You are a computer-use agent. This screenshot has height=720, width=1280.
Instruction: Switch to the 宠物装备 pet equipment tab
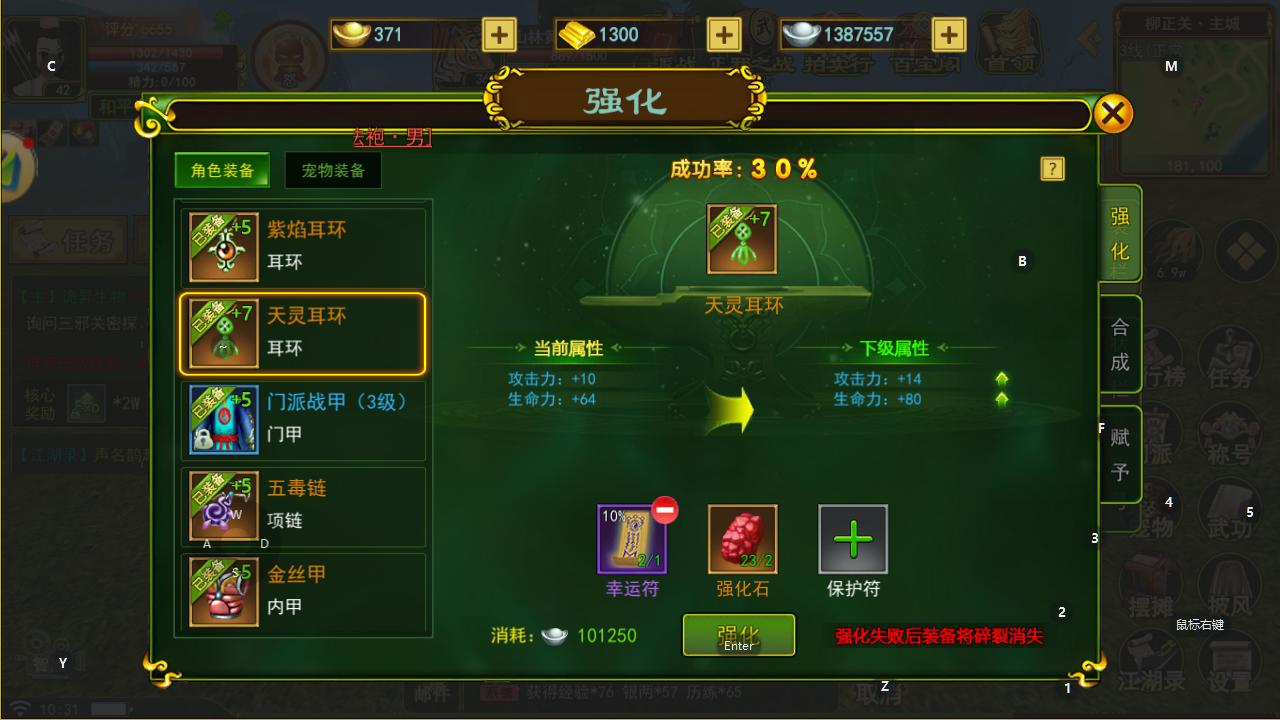[332, 170]
